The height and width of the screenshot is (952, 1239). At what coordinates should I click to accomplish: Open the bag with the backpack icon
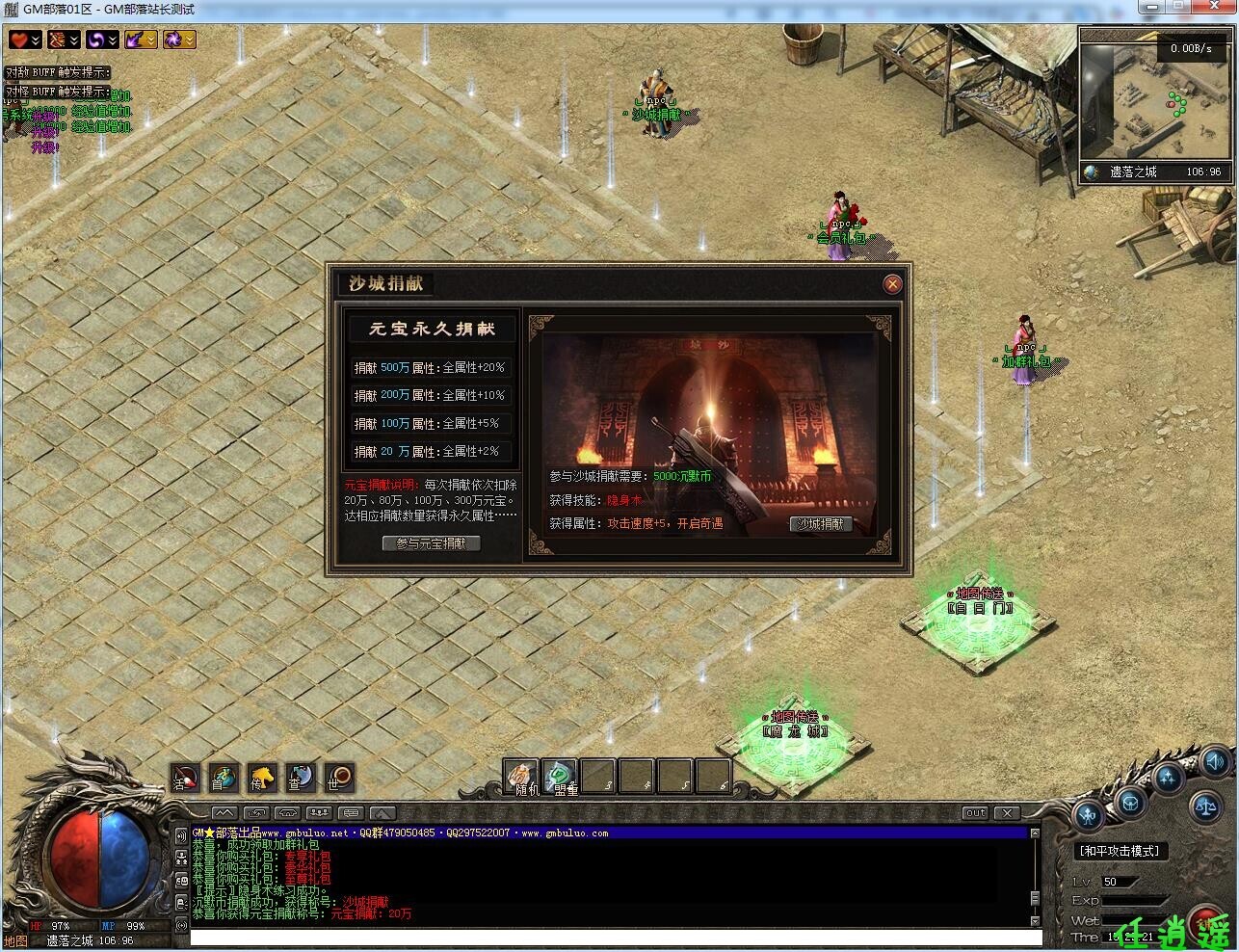tap(1129, 802)
